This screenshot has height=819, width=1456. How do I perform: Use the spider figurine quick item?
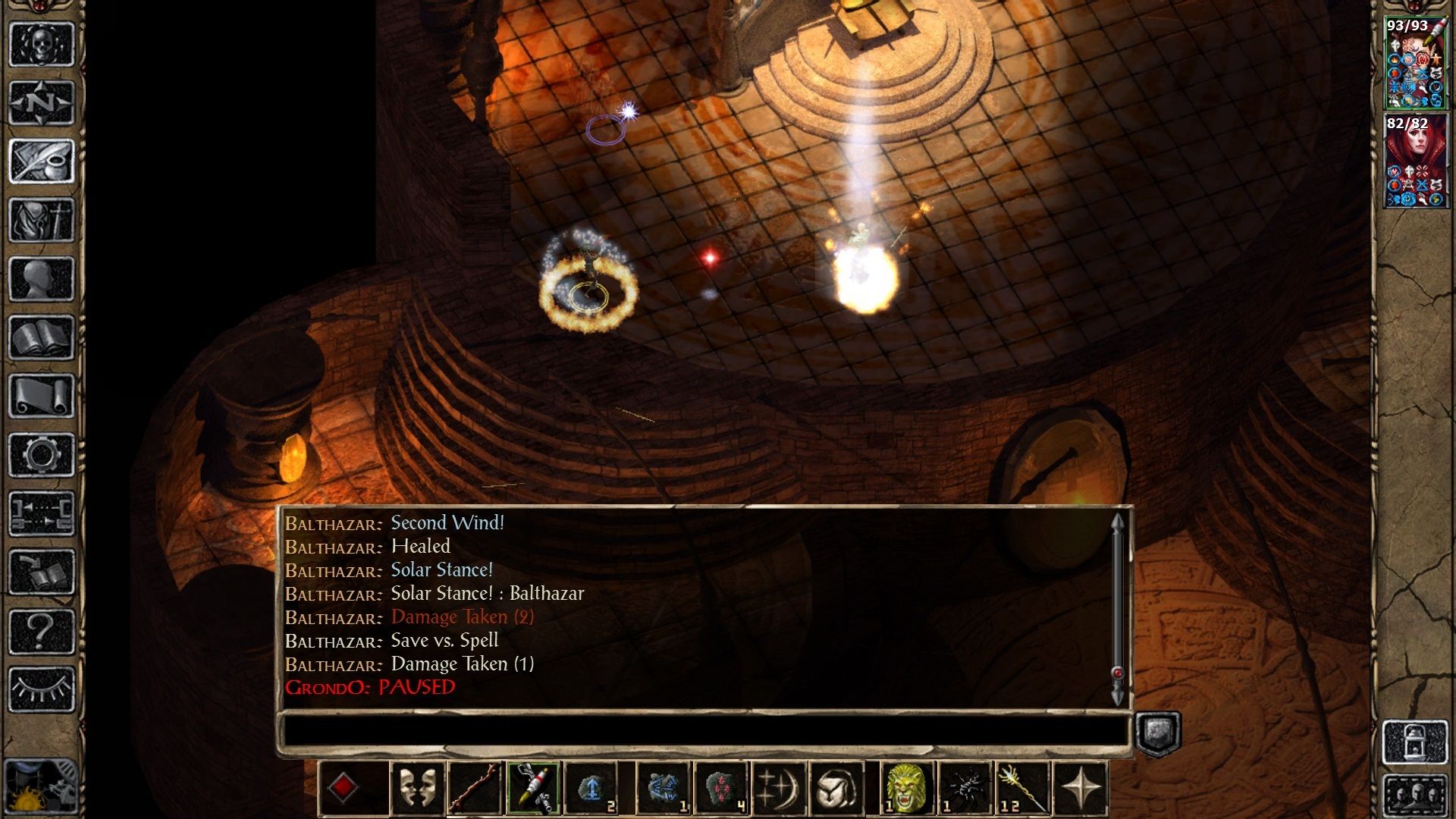(965, 788)
